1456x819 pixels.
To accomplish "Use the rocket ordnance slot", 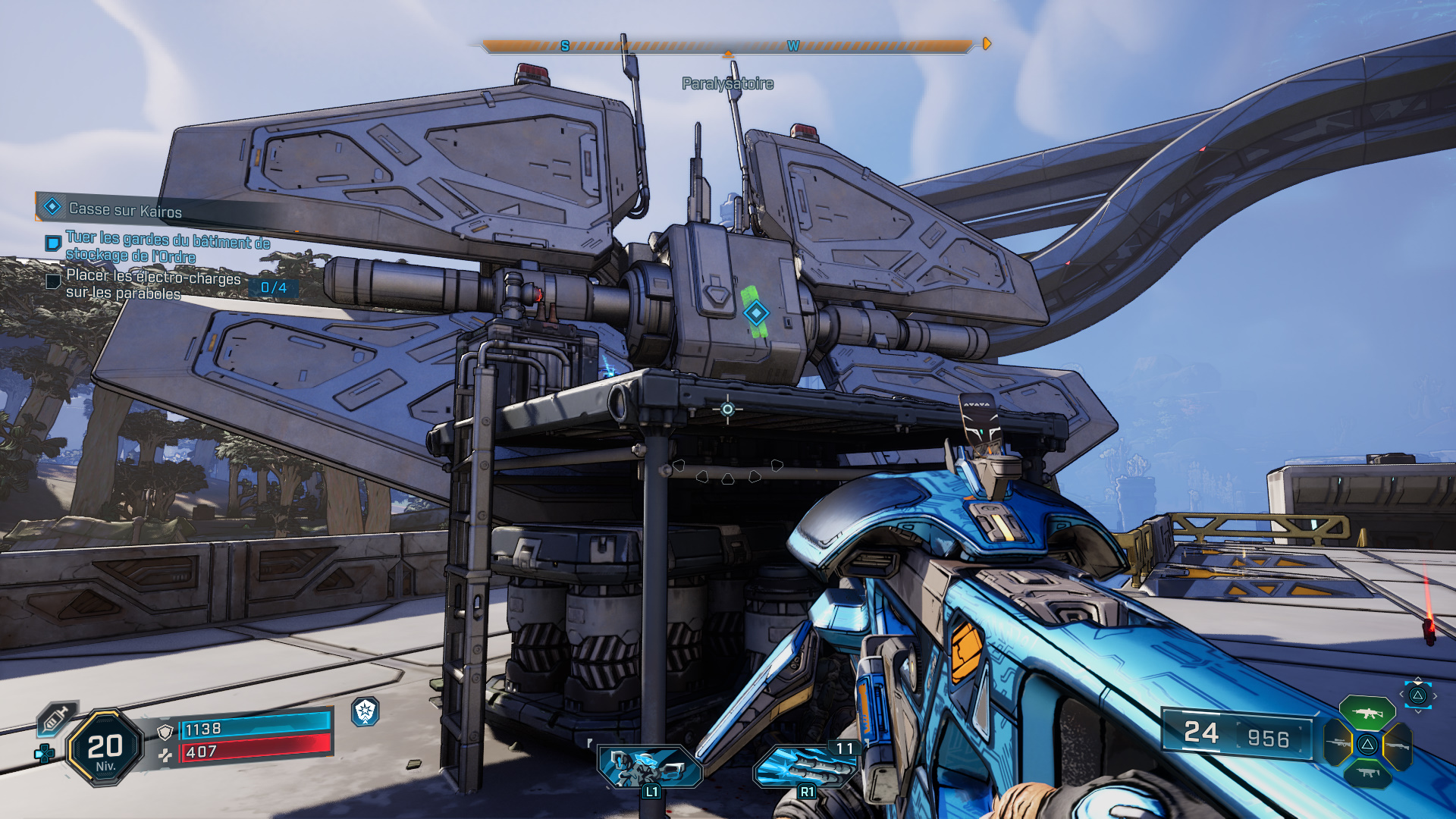I will coord(805,767).
